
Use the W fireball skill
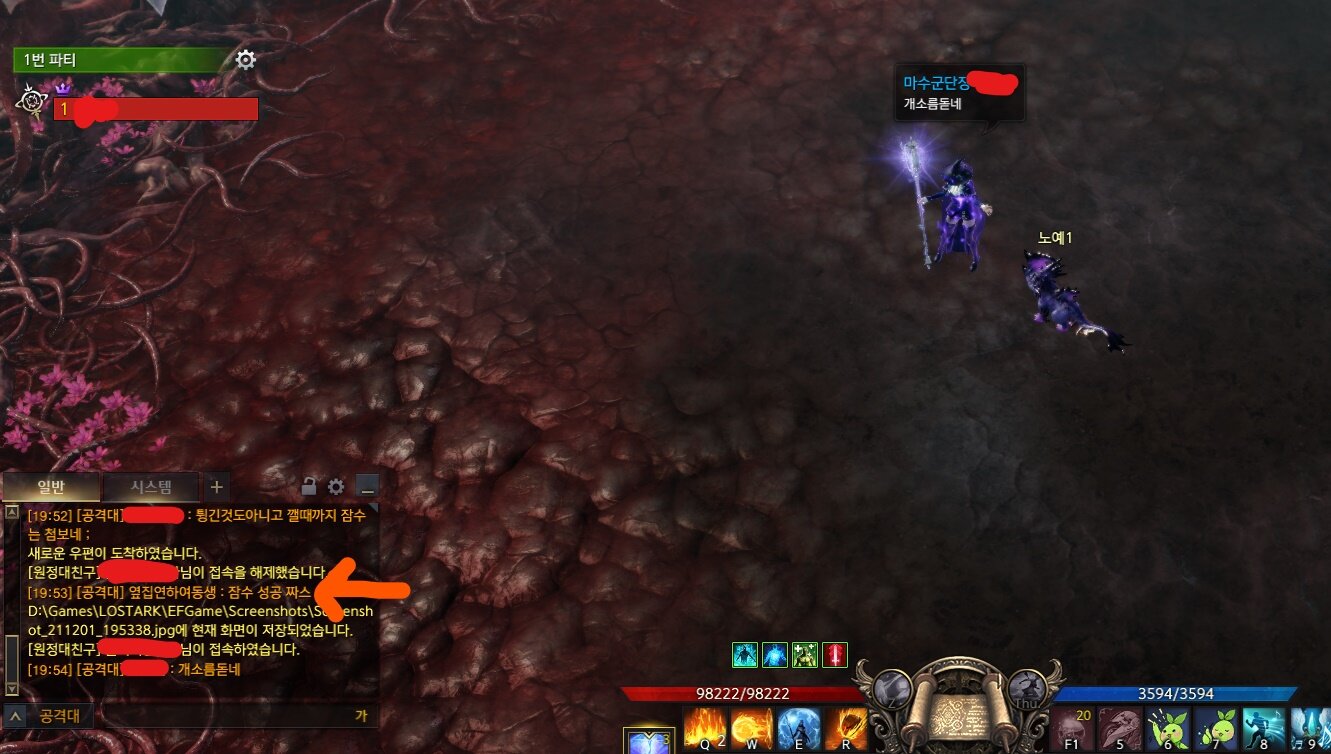click(752, 729)
